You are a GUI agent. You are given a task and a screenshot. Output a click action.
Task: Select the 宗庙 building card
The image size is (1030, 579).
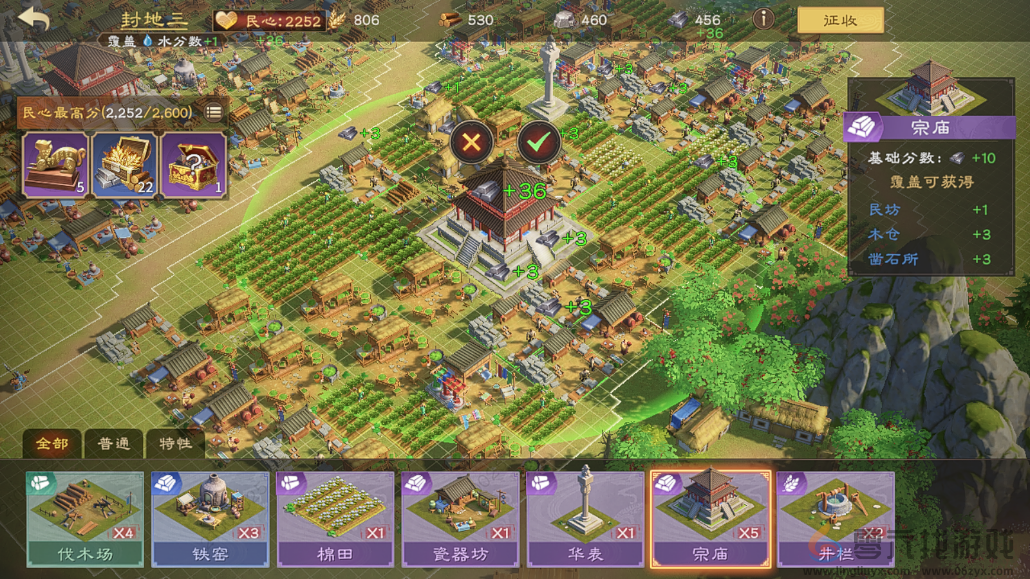pyautogui.click(x=710, y=519)
